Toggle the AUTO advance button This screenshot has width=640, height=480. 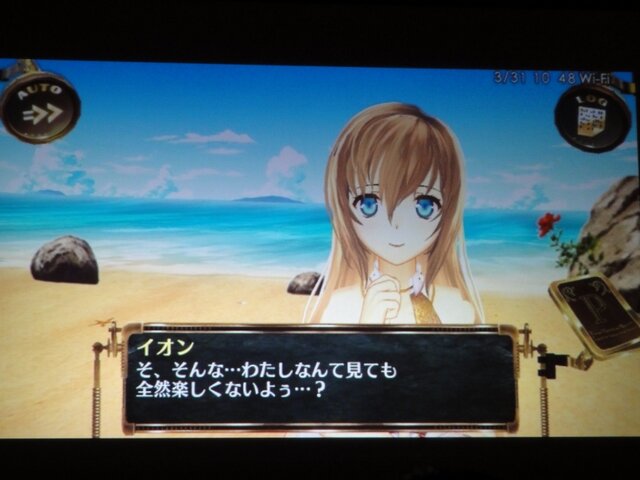click(x=40, y=106)
